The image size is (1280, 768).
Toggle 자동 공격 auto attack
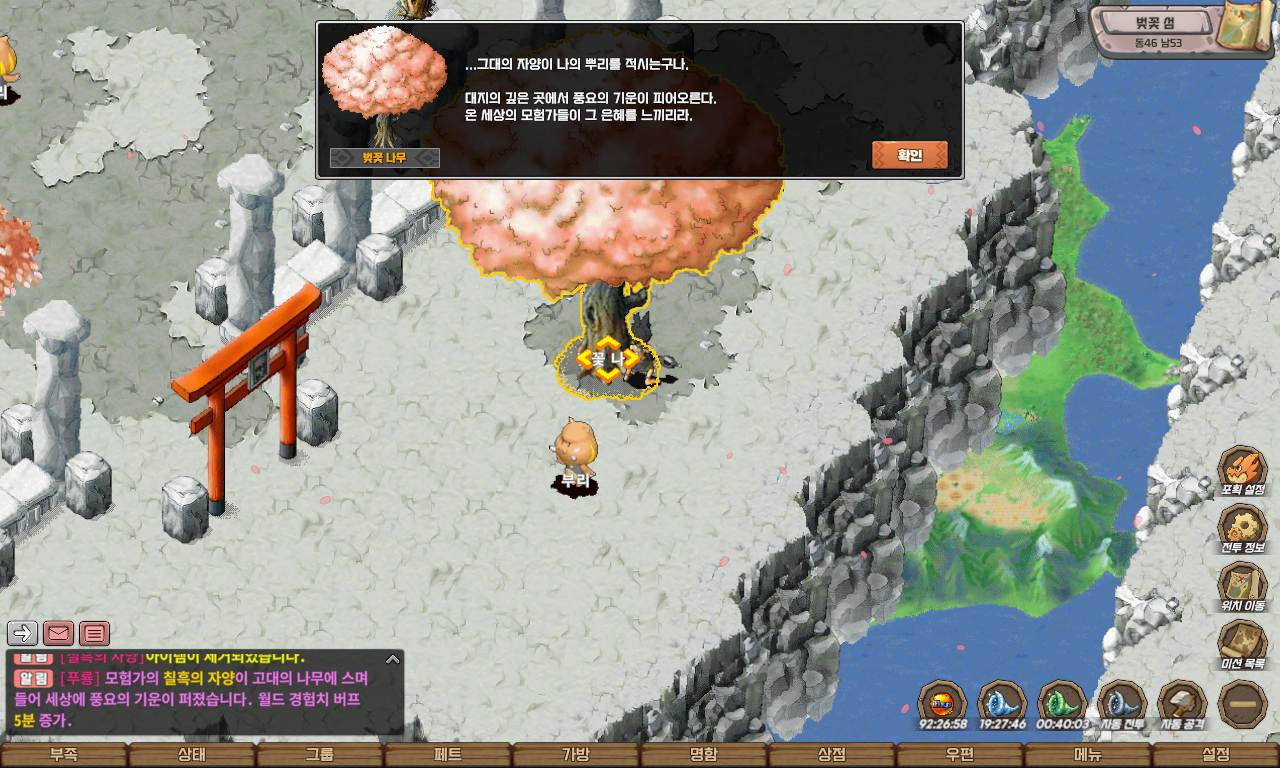pyautogui.click(x=1182, y=703)
